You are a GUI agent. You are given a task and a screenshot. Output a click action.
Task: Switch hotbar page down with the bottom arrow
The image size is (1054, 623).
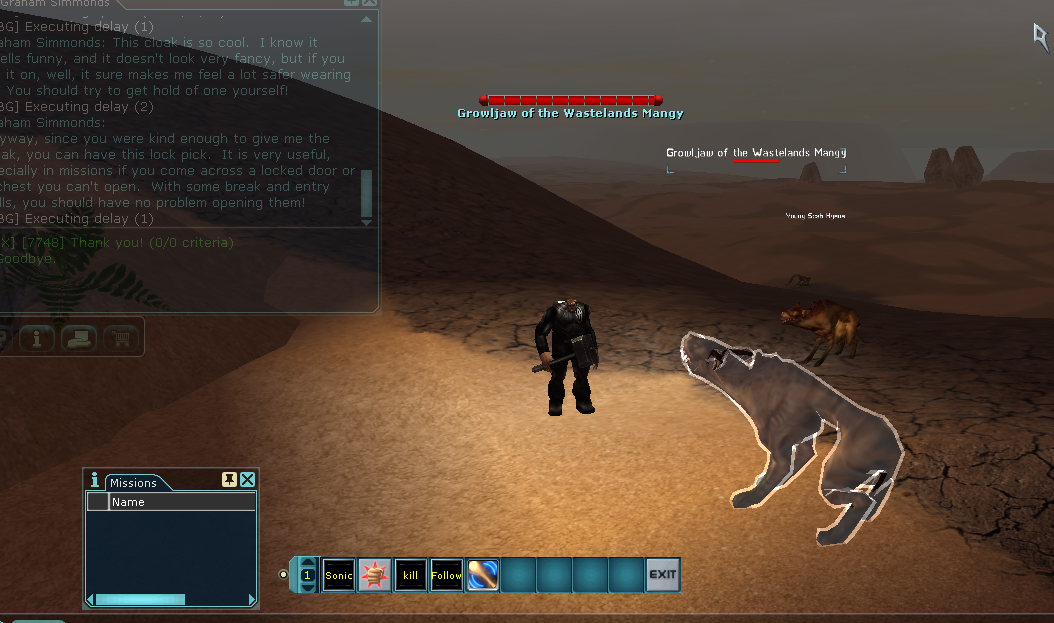[x=307, y=588]
